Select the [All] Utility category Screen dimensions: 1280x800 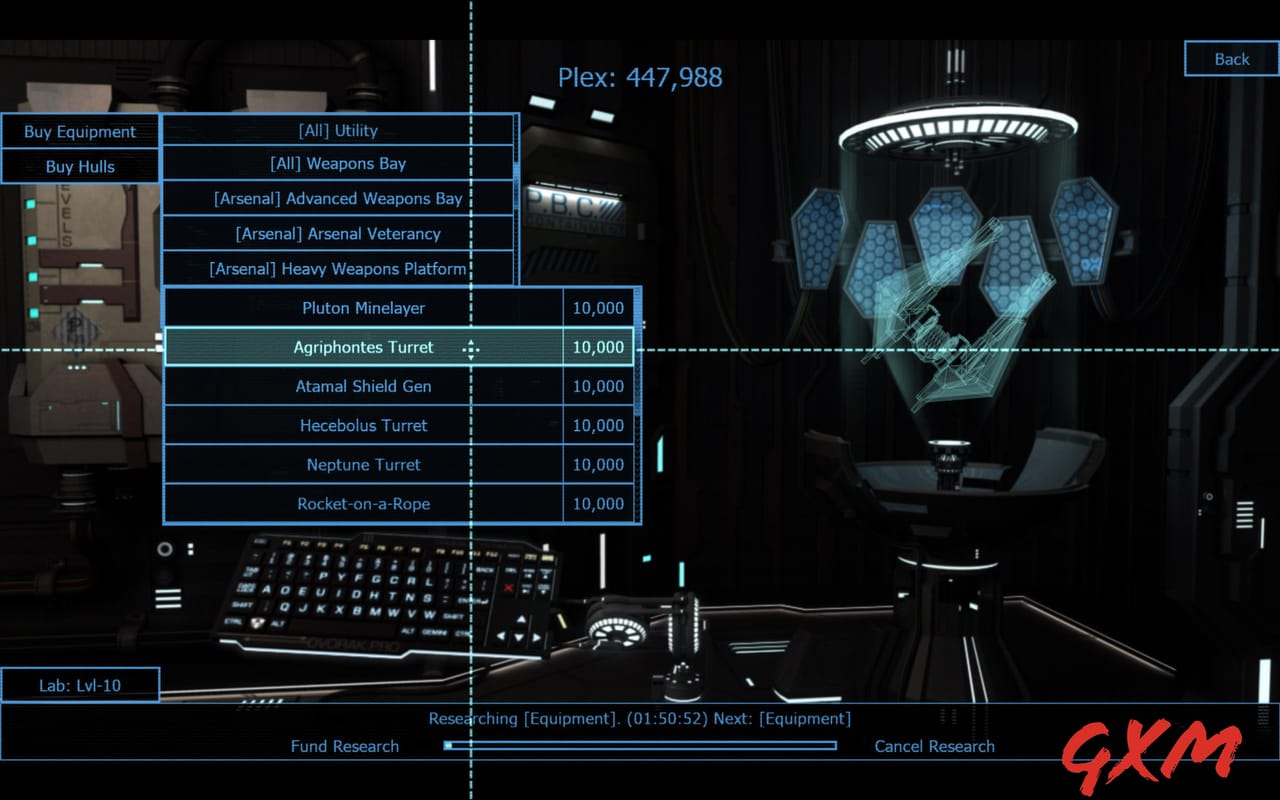340,129
